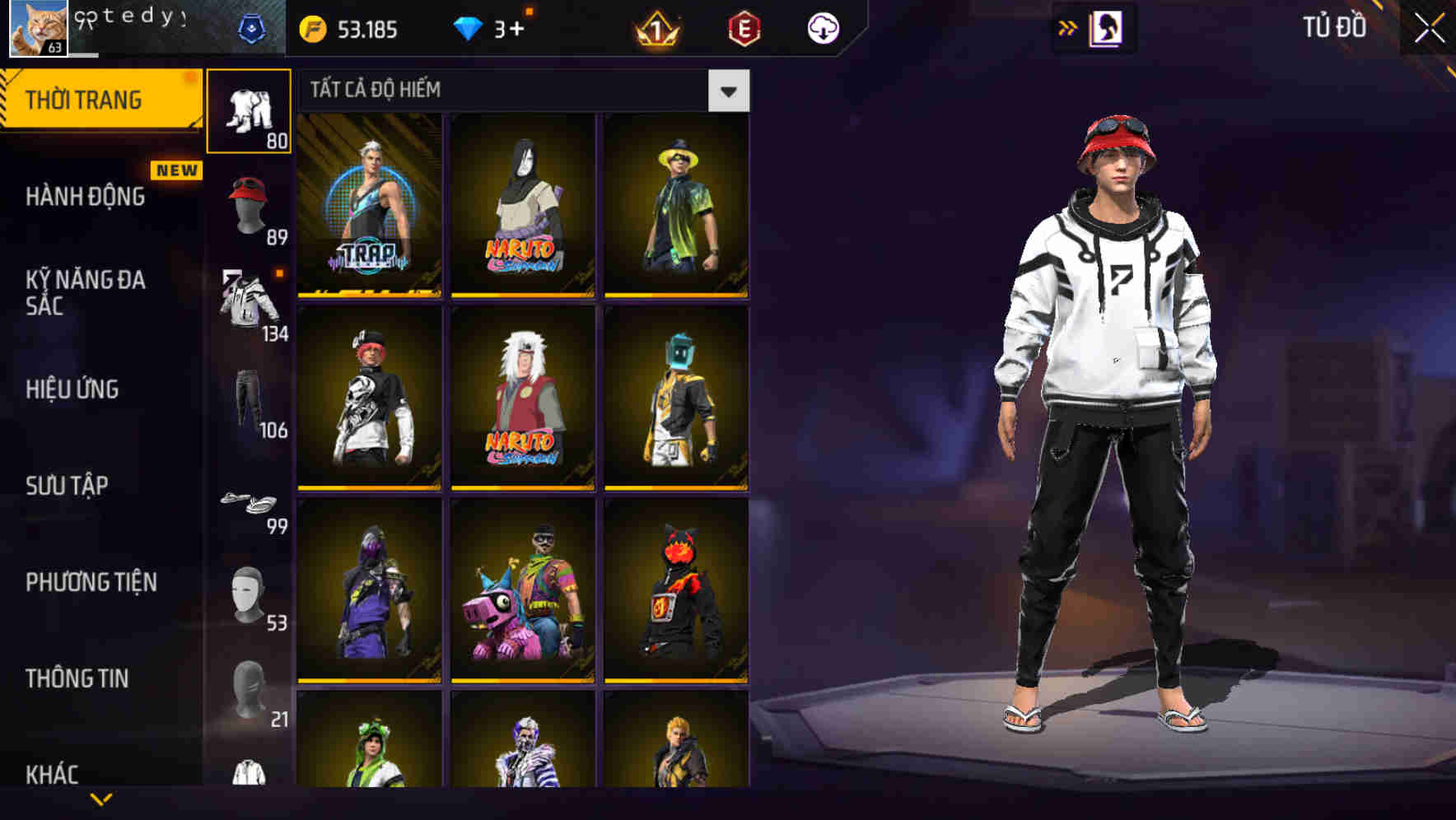Click the diamond balance icon
This screenshot has width=1456, height=820.
point(469,27)
